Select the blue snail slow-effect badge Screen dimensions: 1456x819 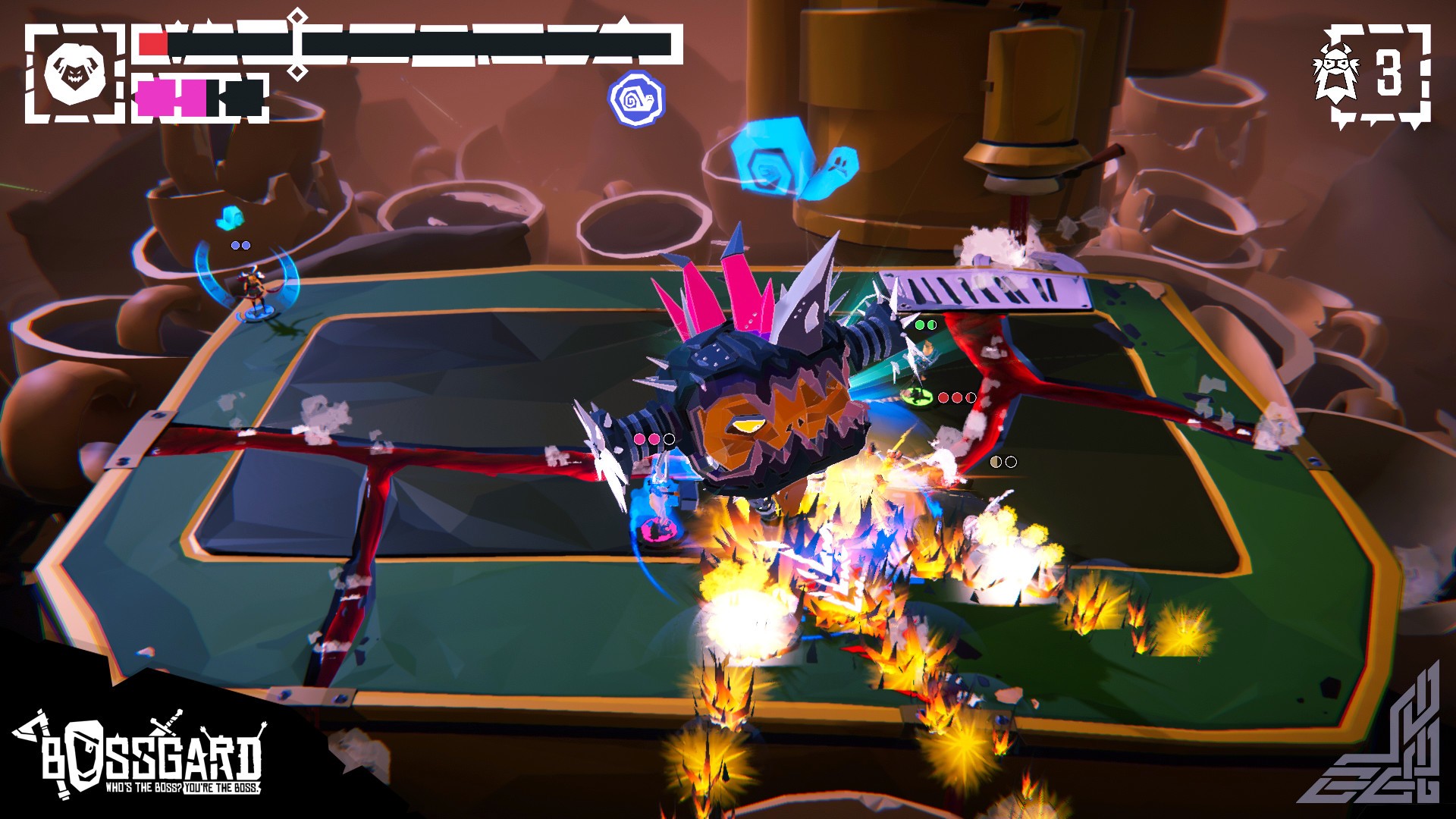click(x=636, y=99)
